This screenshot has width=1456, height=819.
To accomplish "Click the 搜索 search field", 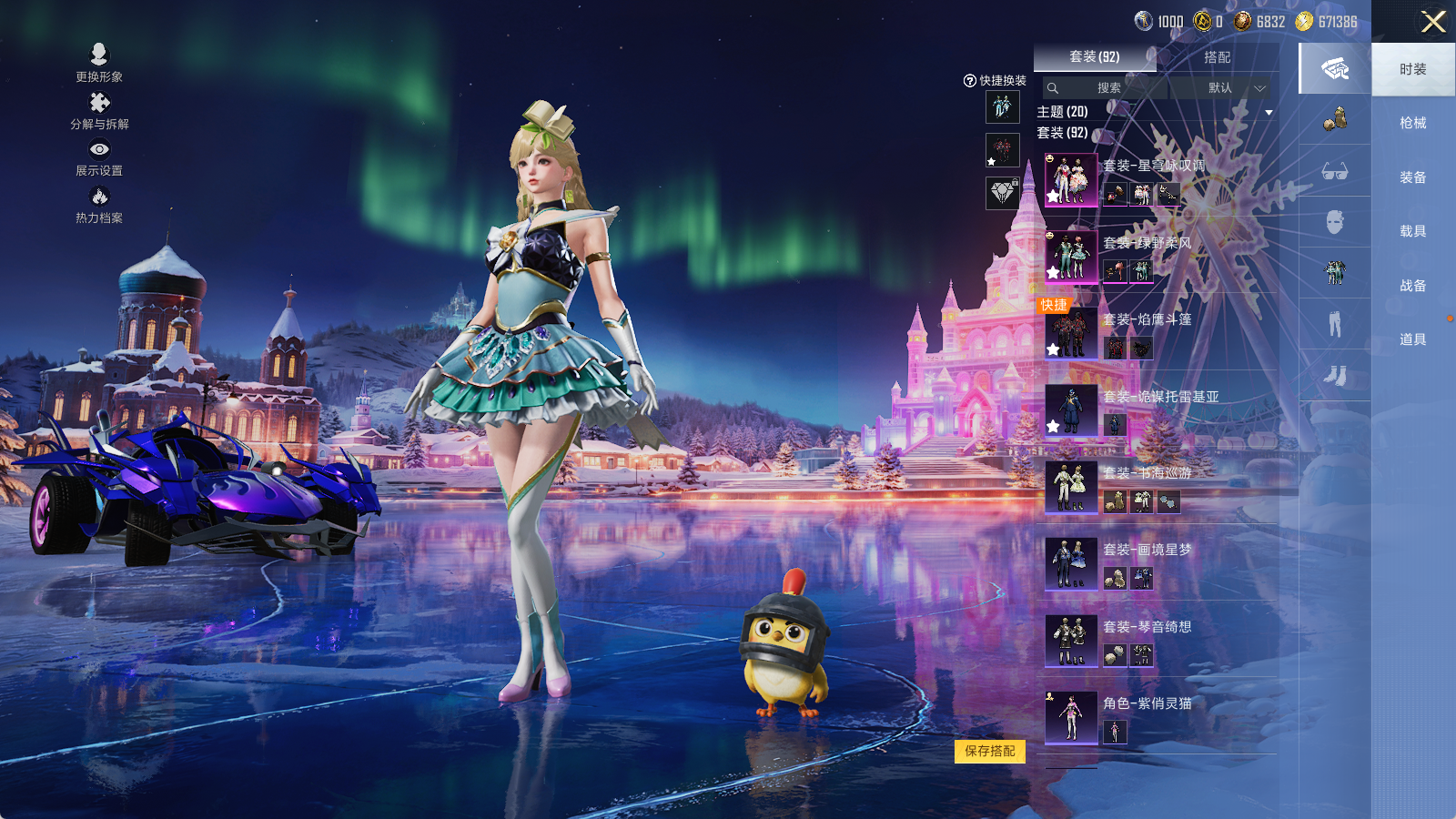I will click(x=1107, y=88).
